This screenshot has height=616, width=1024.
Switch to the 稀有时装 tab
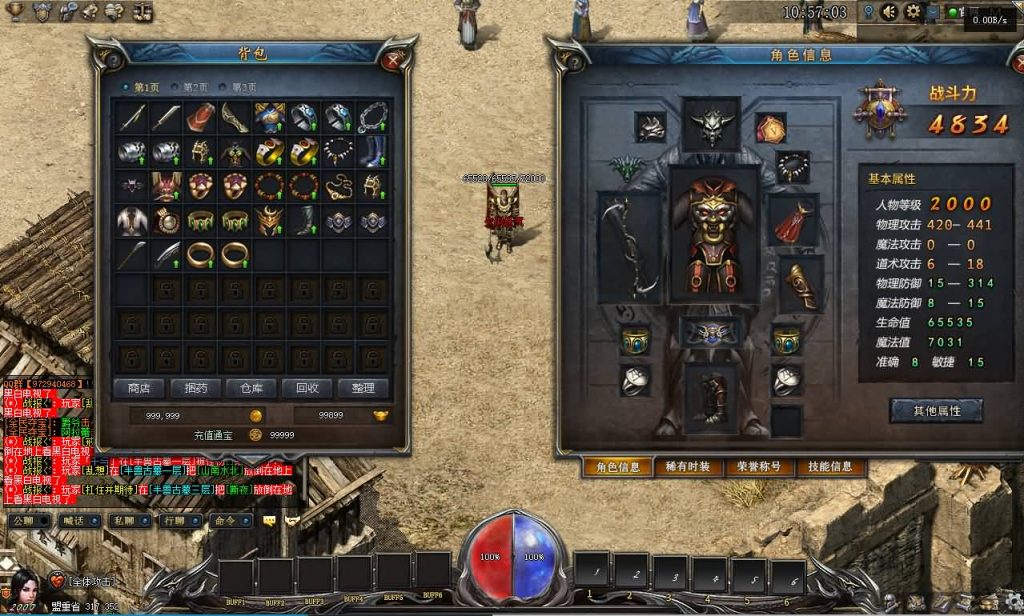pyautogui.click(x=688, y=467)
